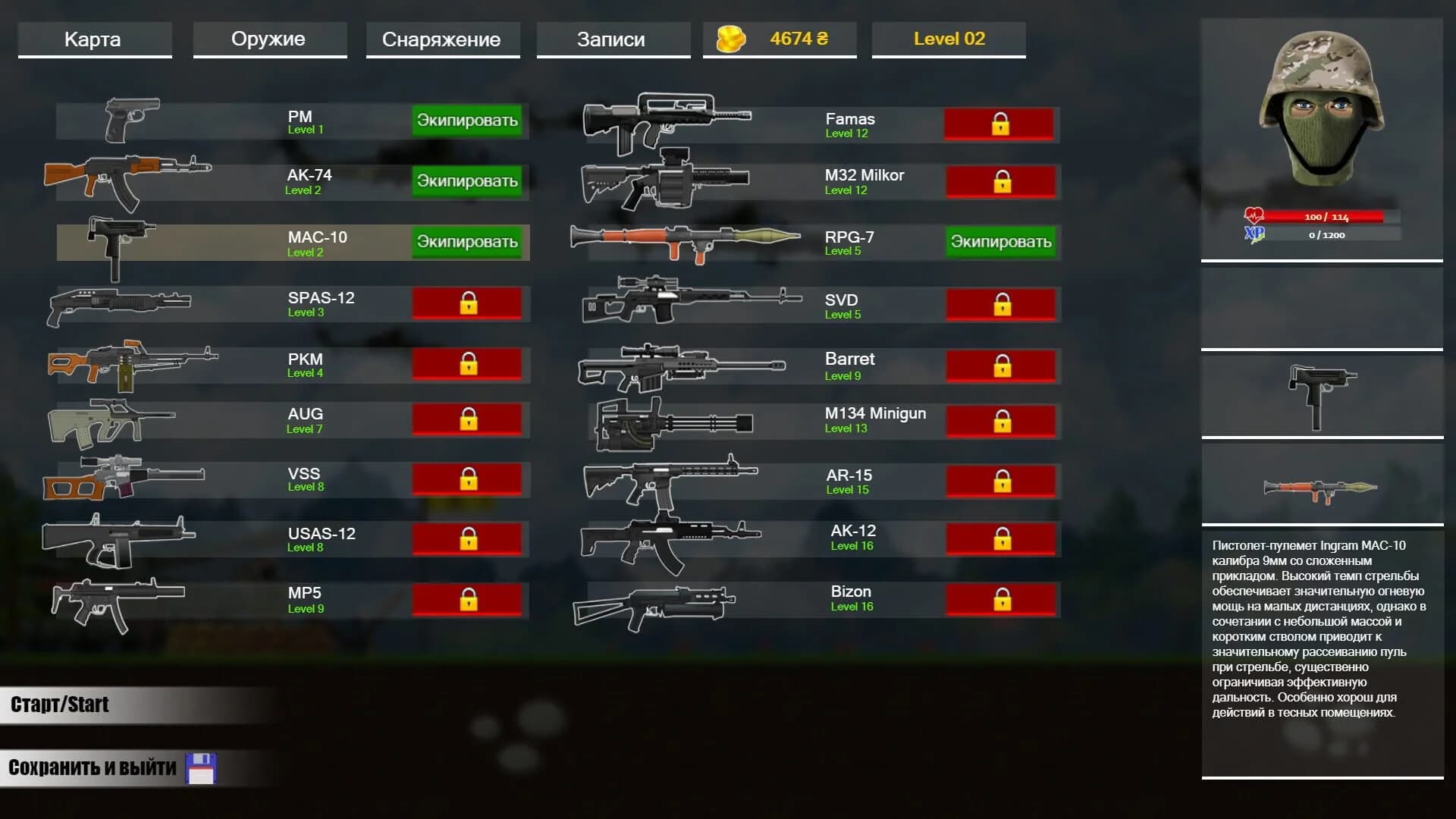Open the Записи section
The image size is (1456, 819).
pyautogui.click(x=612, y=39)
